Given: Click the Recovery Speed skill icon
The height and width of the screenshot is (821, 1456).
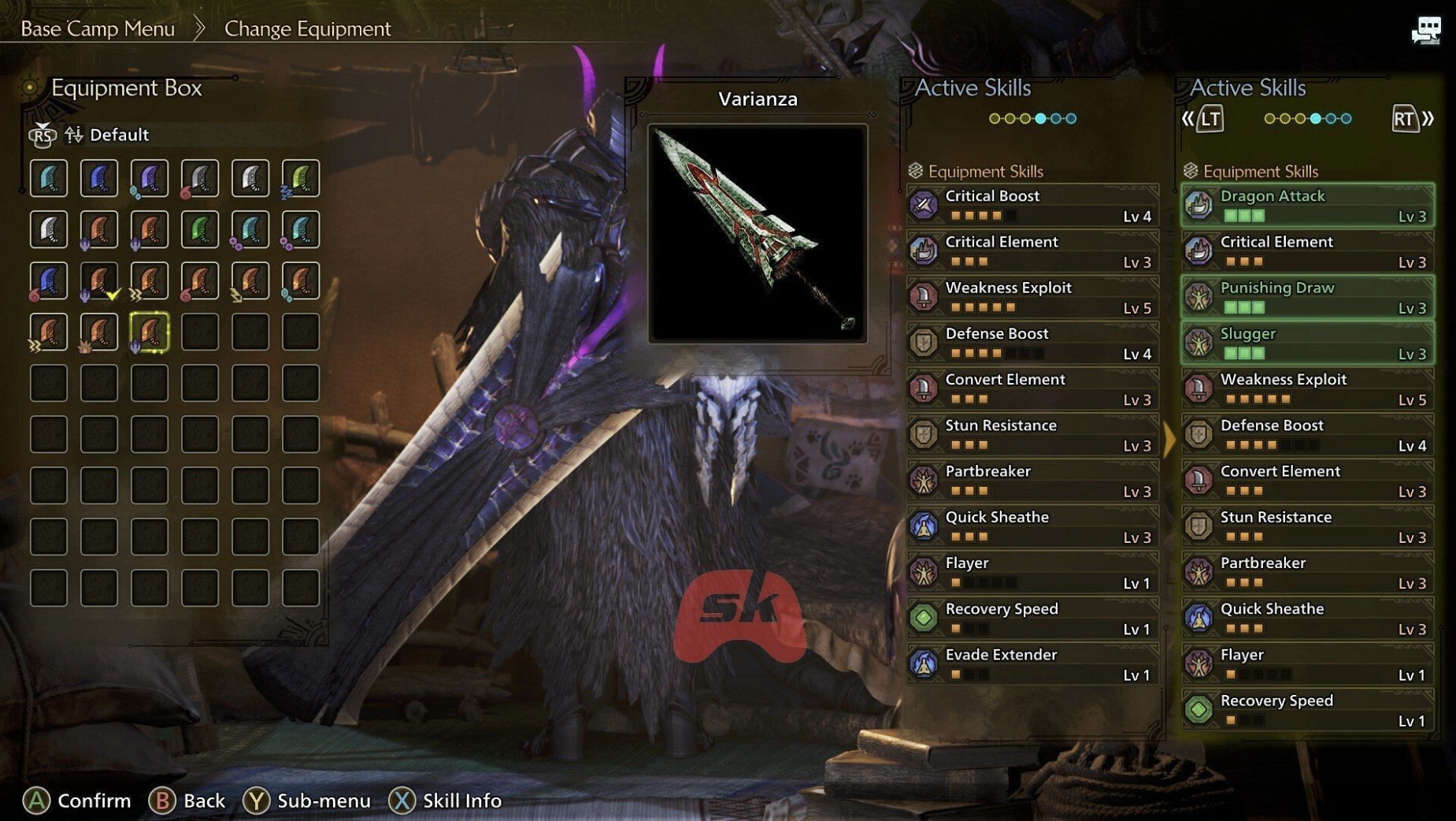Looking at the screenshot, I should point(924,618).
